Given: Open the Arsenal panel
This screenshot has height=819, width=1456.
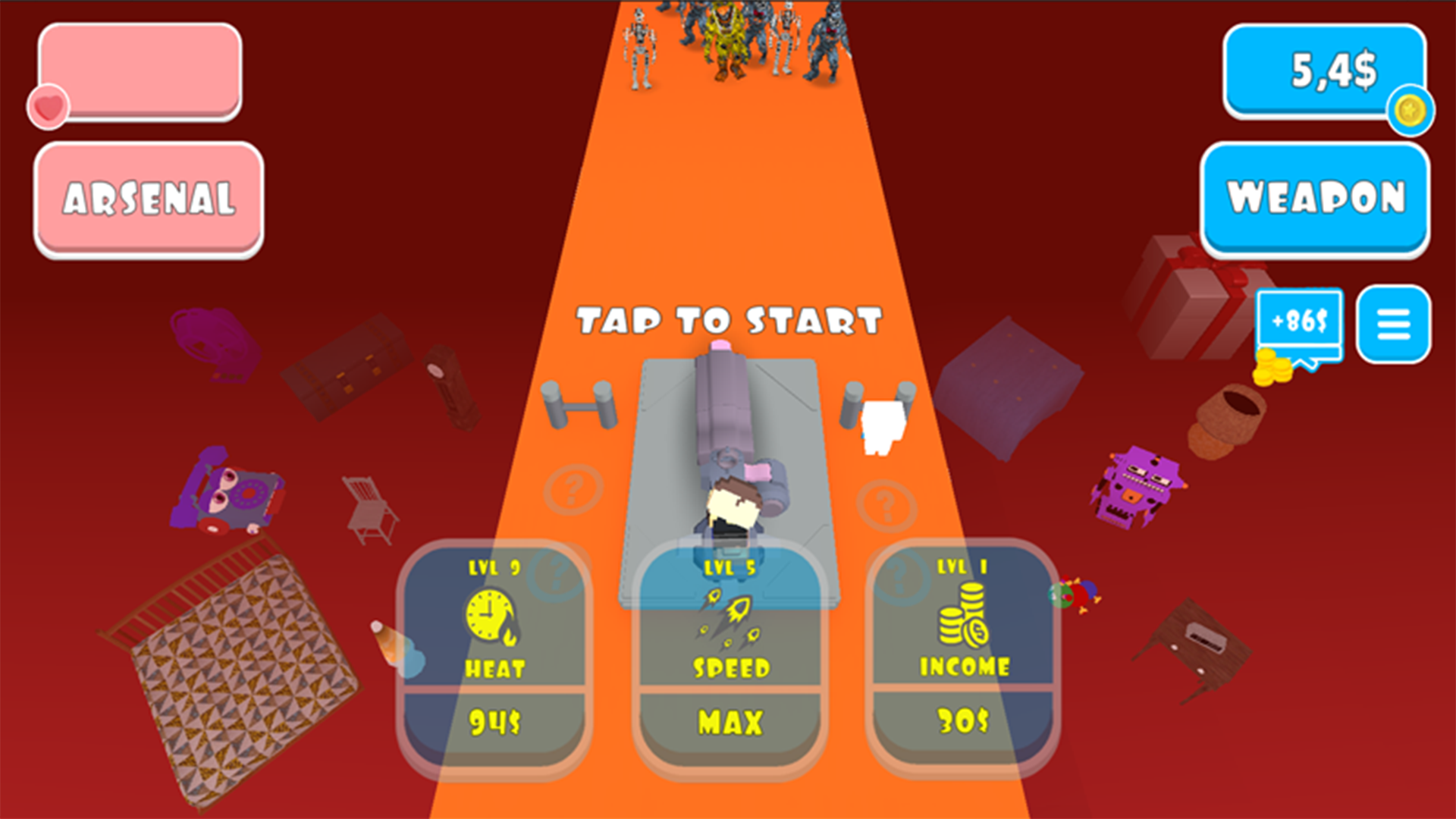Looking at the screenshot, I should point(148,199).
